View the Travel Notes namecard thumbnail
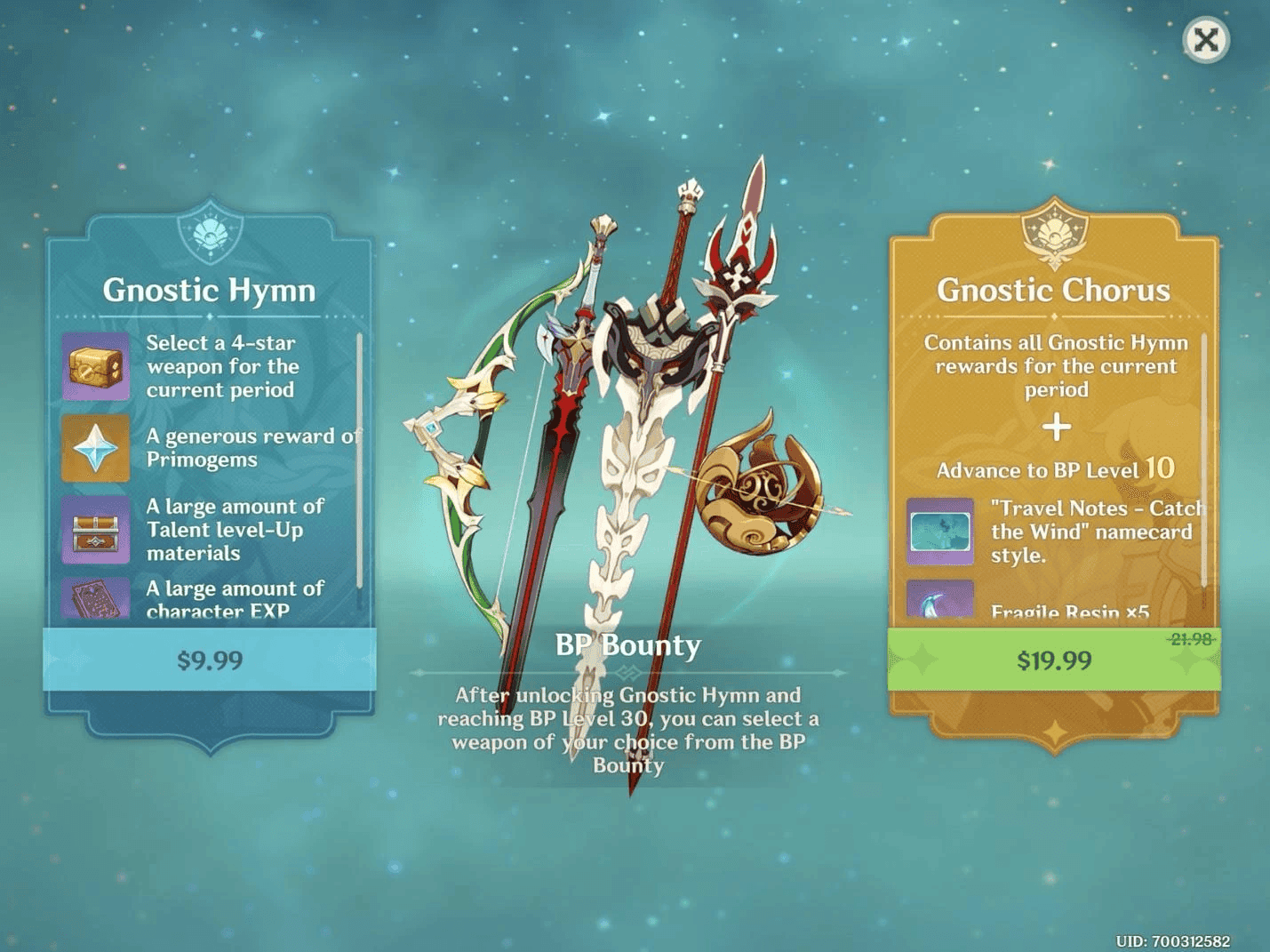 tap(940, 531)
